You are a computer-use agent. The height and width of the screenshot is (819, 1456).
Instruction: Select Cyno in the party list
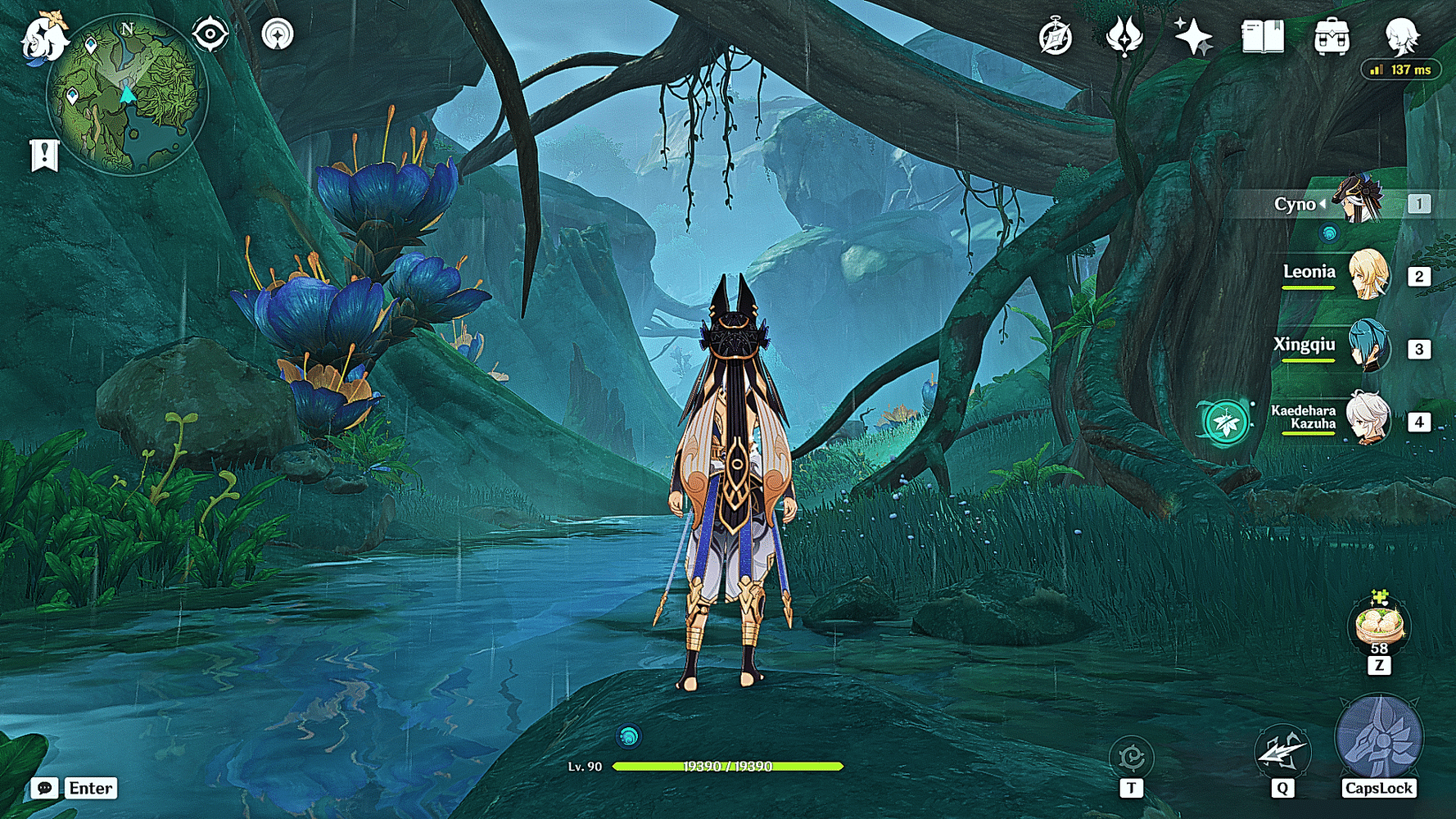[x=1359, y=201]
